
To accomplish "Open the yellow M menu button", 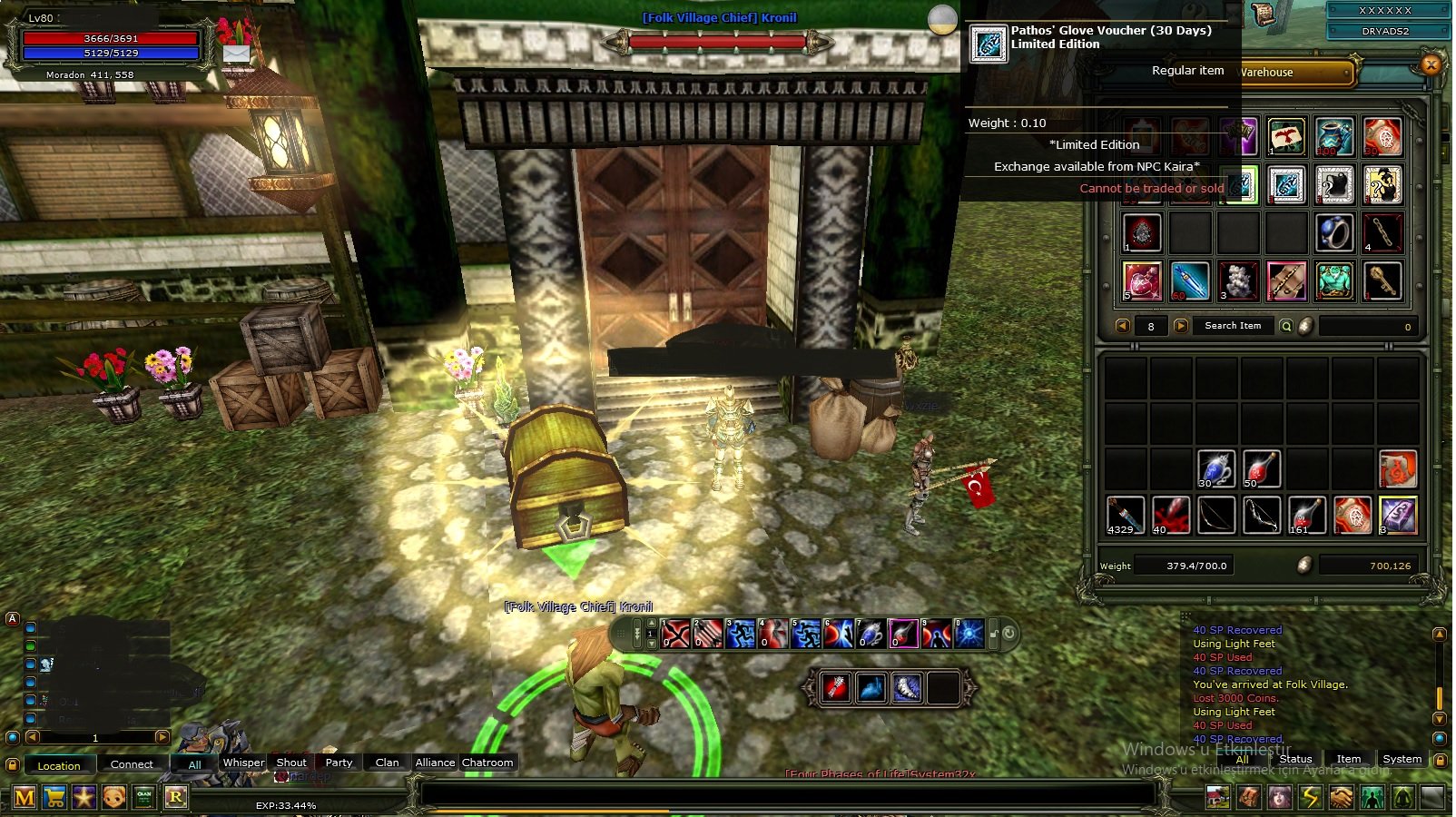I will click(25, 798).
